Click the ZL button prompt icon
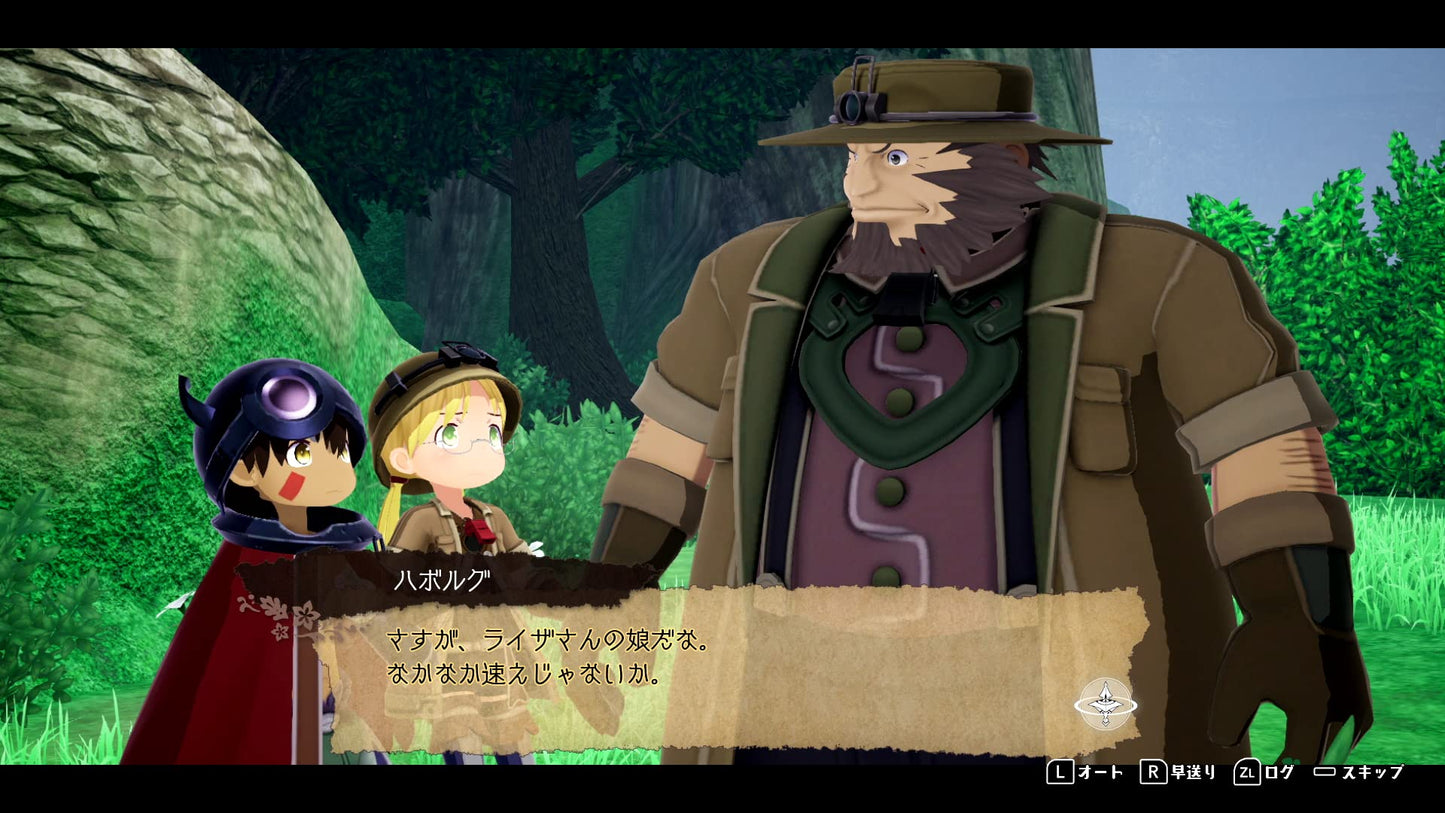The height and width of the screenshot is (813, 1445). [1248, 771]
